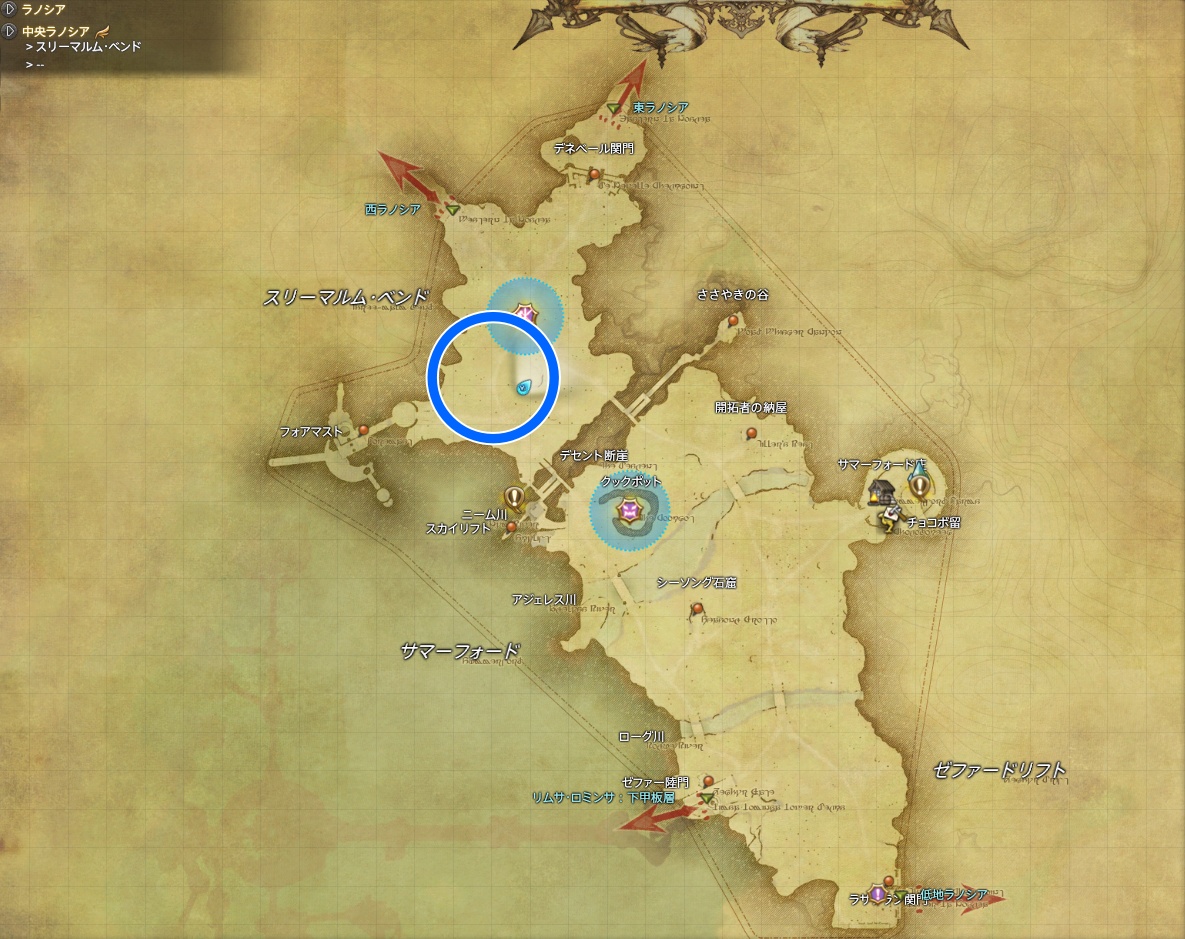Click the ささやきの谷 location pin
This screenshot has width=1185, height=939.
click(734, 320)
